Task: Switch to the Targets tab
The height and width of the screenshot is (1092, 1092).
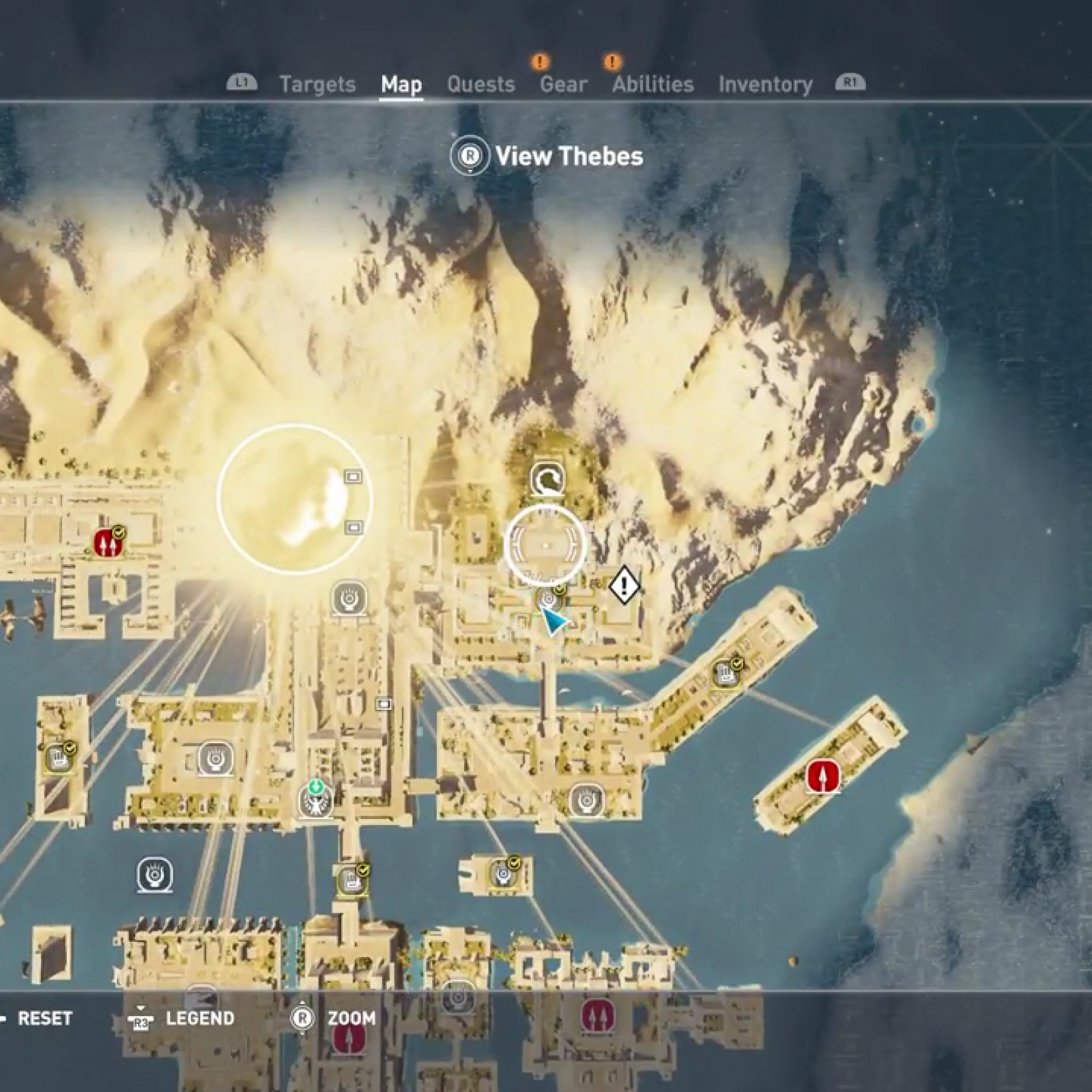Action: (x=317, y=84)
